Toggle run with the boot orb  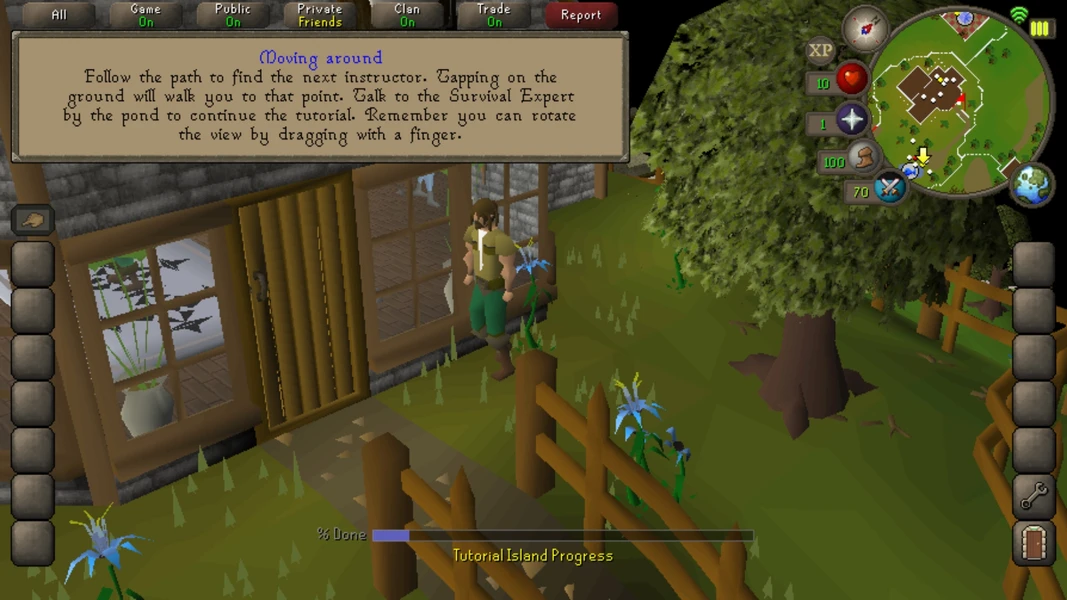pos(864,158)
